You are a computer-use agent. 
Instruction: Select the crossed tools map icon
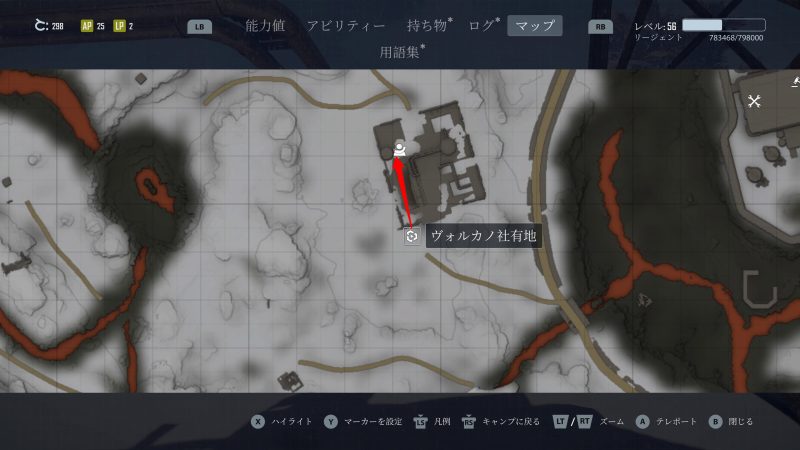pyautogui.click(x=755, y=100)
